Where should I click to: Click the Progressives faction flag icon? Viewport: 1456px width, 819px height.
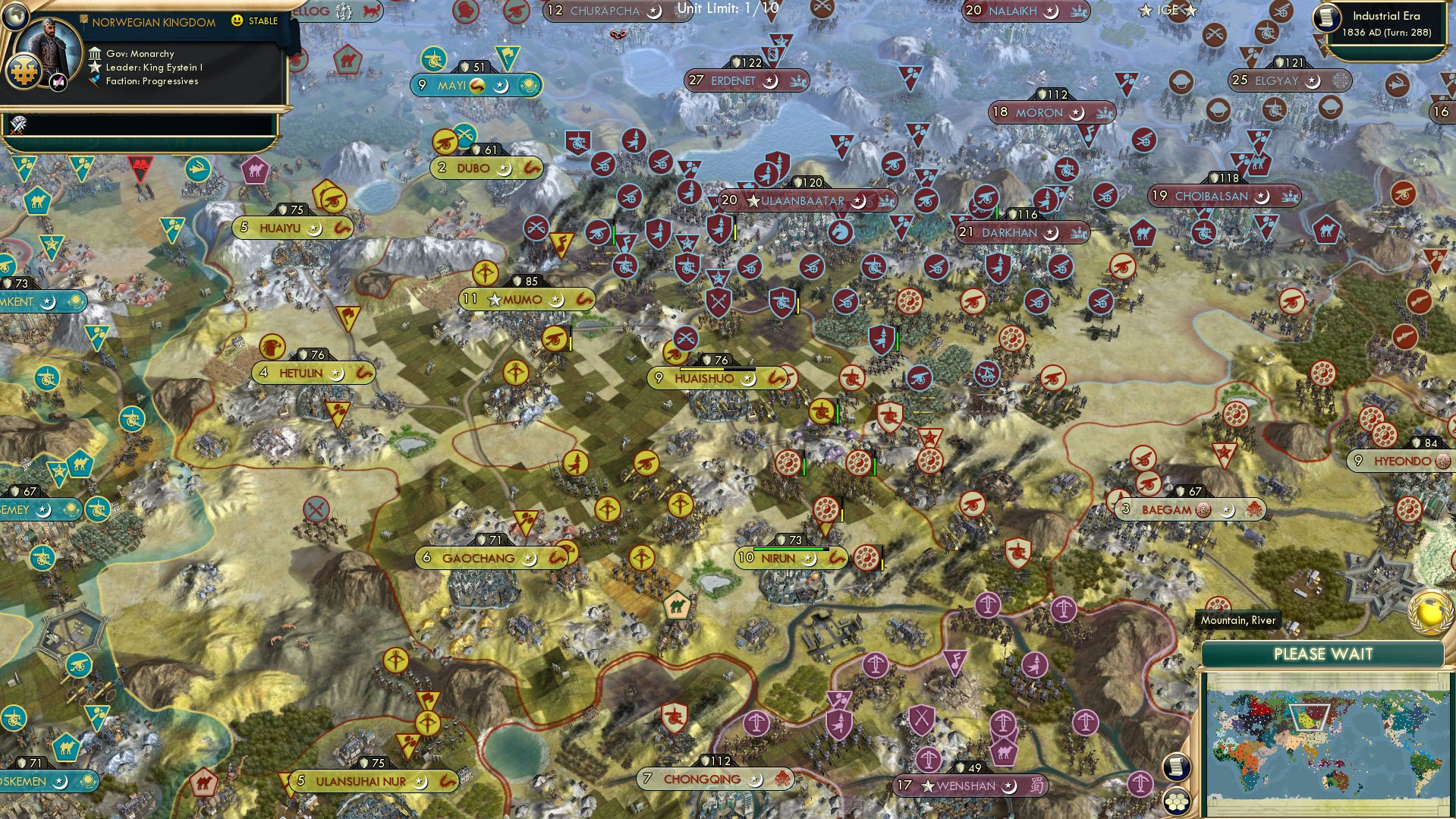click(x=95, y=80)
